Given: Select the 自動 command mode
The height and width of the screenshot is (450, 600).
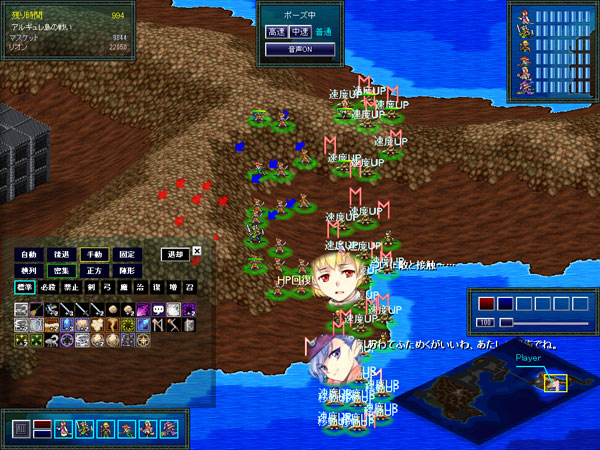Looking at the screenshot, I should pos(28,255).
